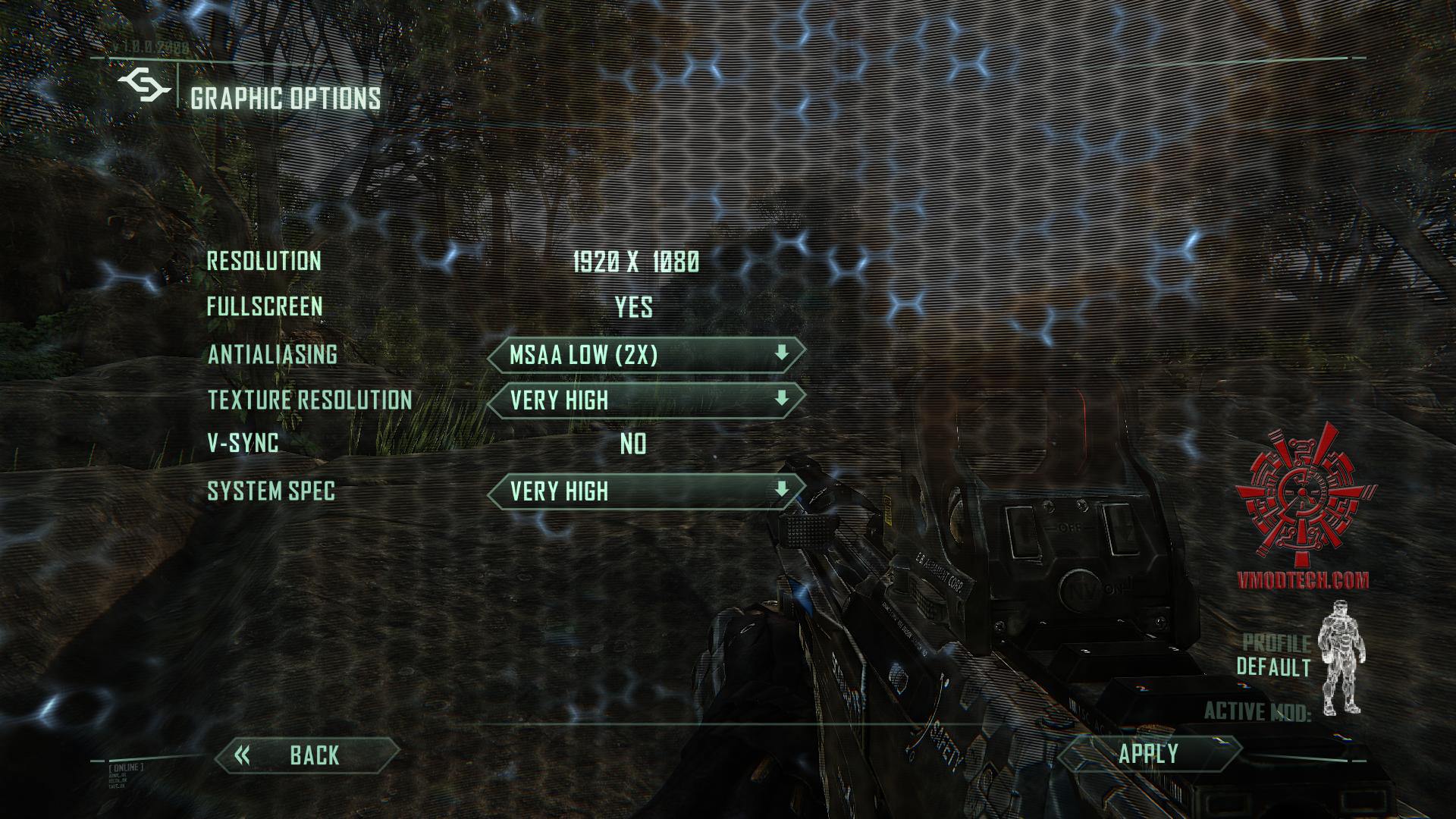
Task: Open the Antialiasing dropdown
Action: pos(645,355)
